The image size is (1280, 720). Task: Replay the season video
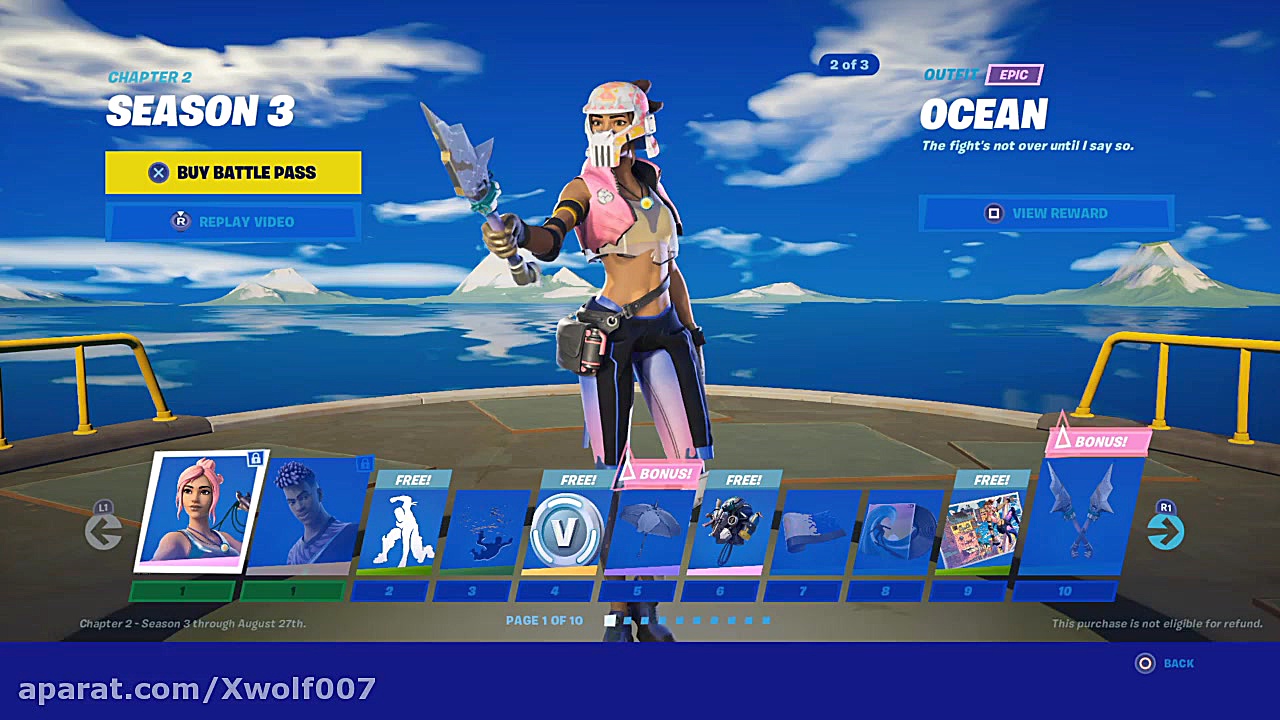point(233,222)
